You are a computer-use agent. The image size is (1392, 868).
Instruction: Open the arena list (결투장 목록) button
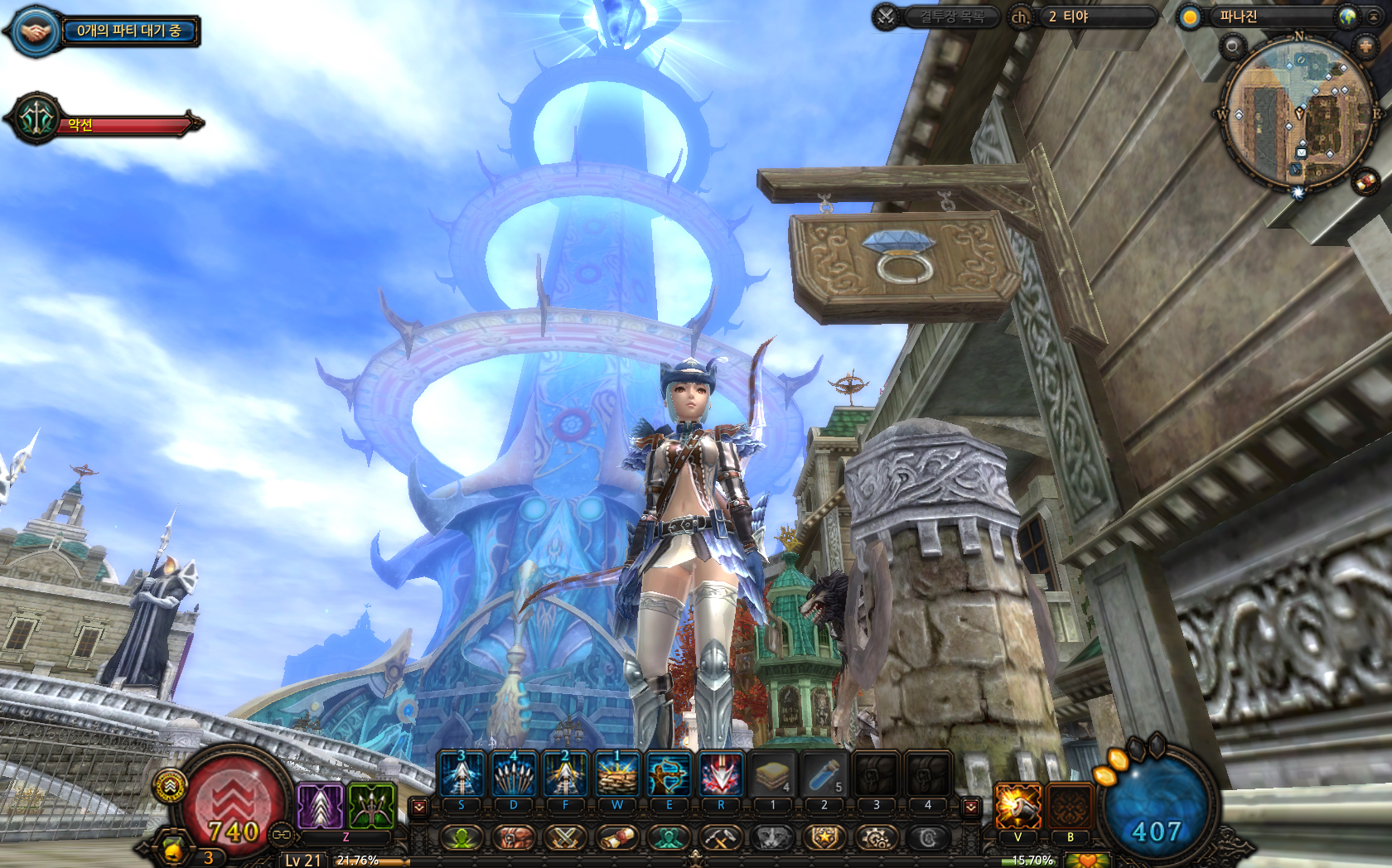(x=951, y=17)
